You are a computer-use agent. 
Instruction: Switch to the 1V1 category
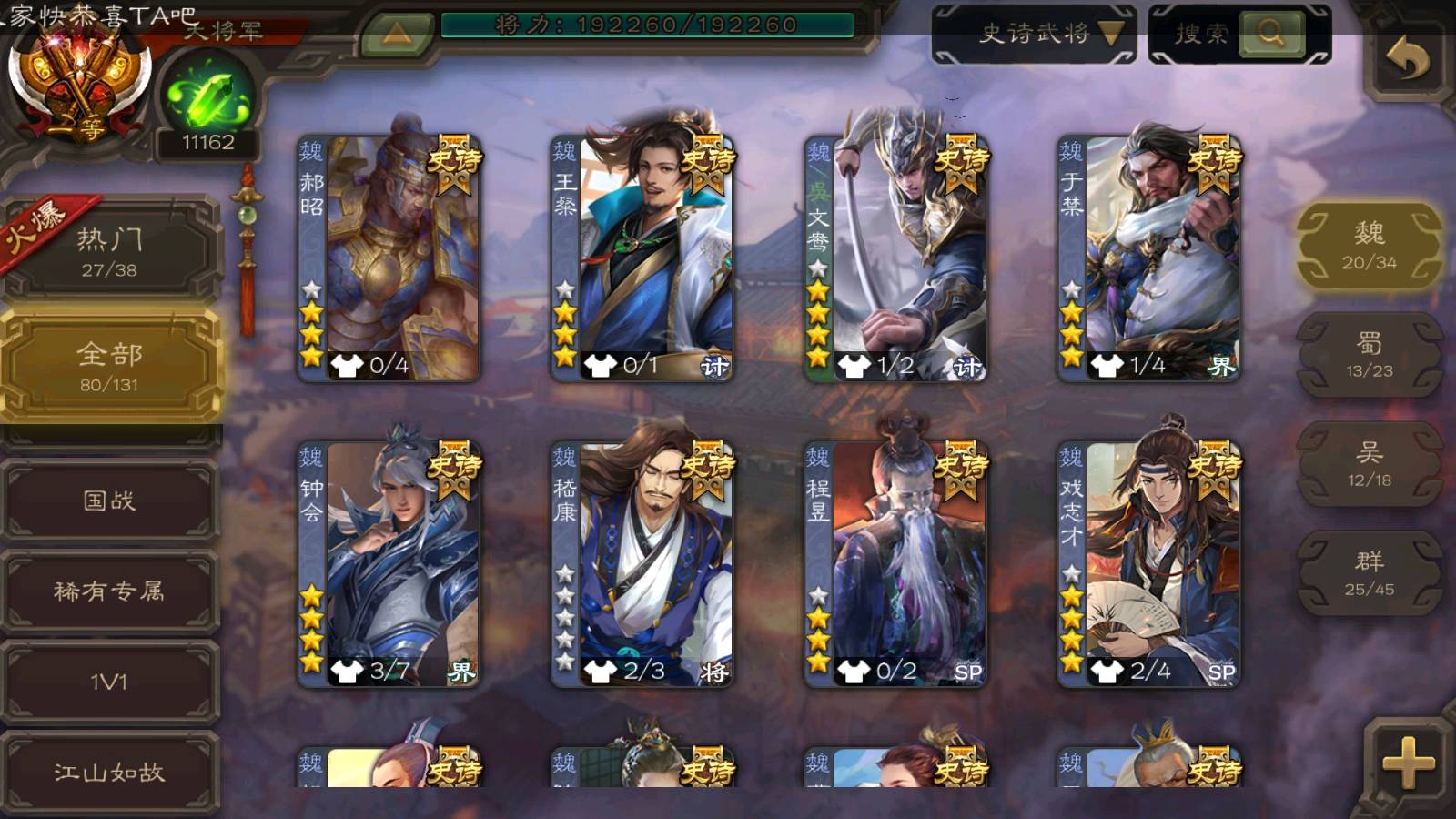(109, 682)
